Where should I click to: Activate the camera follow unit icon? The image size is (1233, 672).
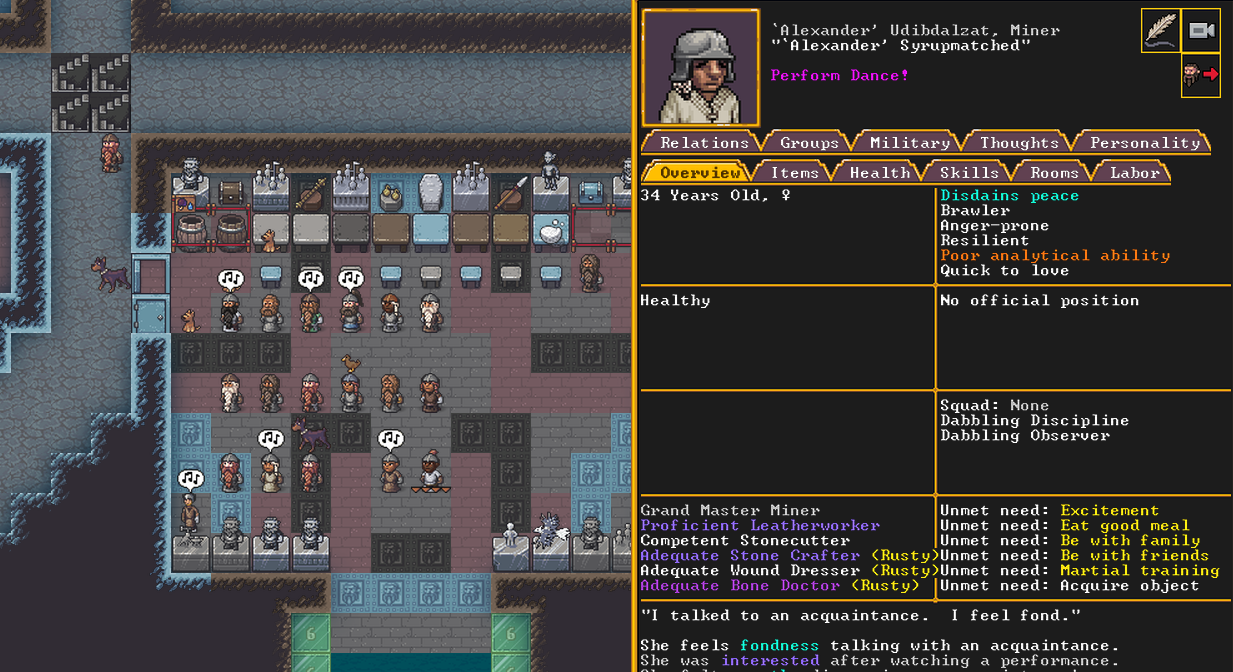tap(1201, 31)
